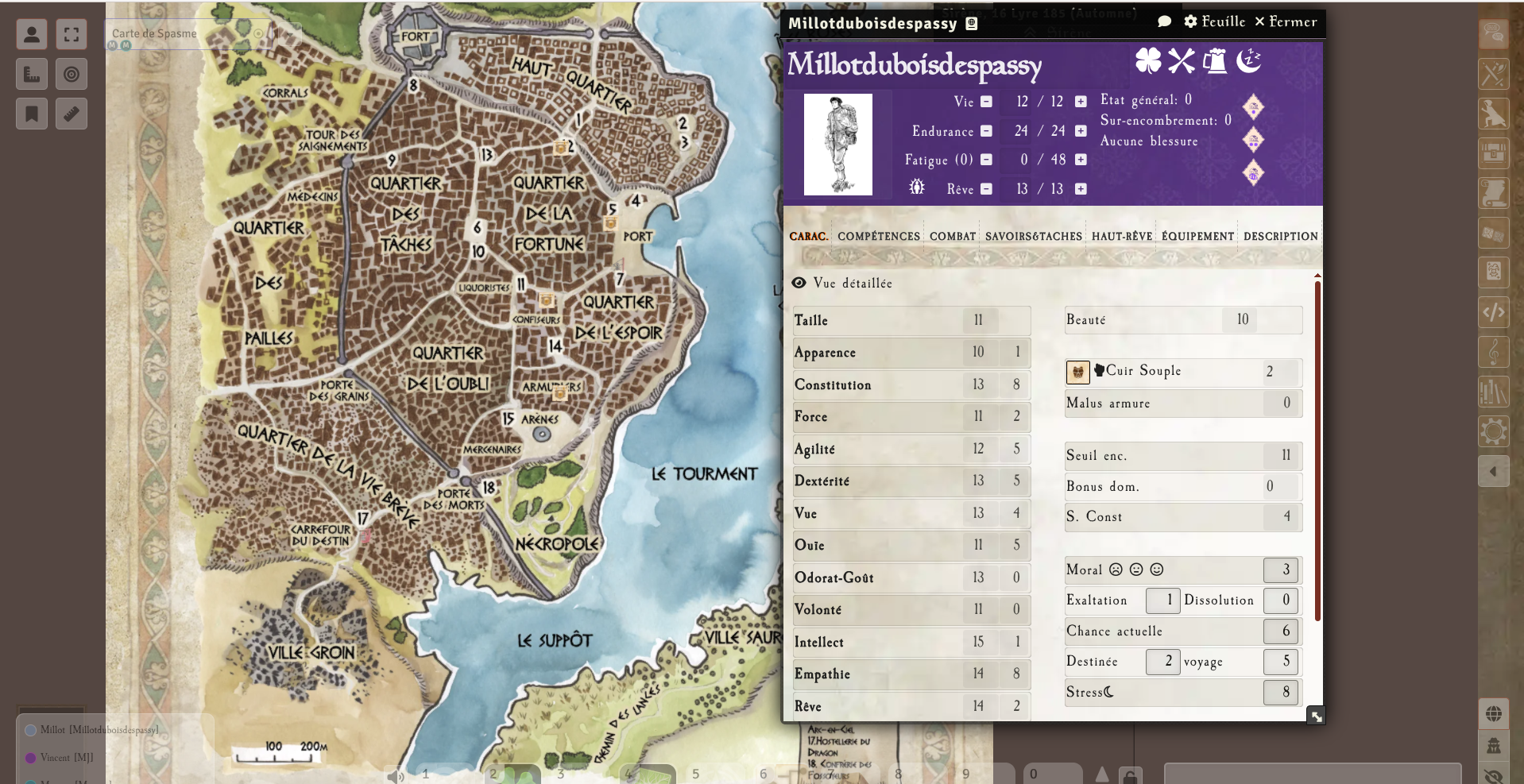Show the Haut-Rêve tab

(x=1121, y=236)
